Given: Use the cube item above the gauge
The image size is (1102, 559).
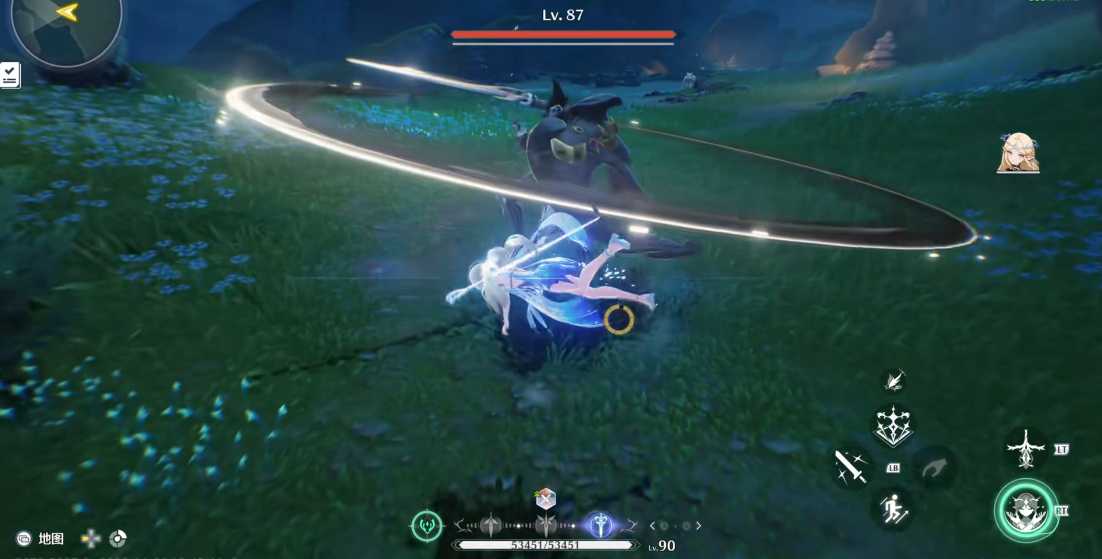Looking at the screenshot, I should 545,499.
